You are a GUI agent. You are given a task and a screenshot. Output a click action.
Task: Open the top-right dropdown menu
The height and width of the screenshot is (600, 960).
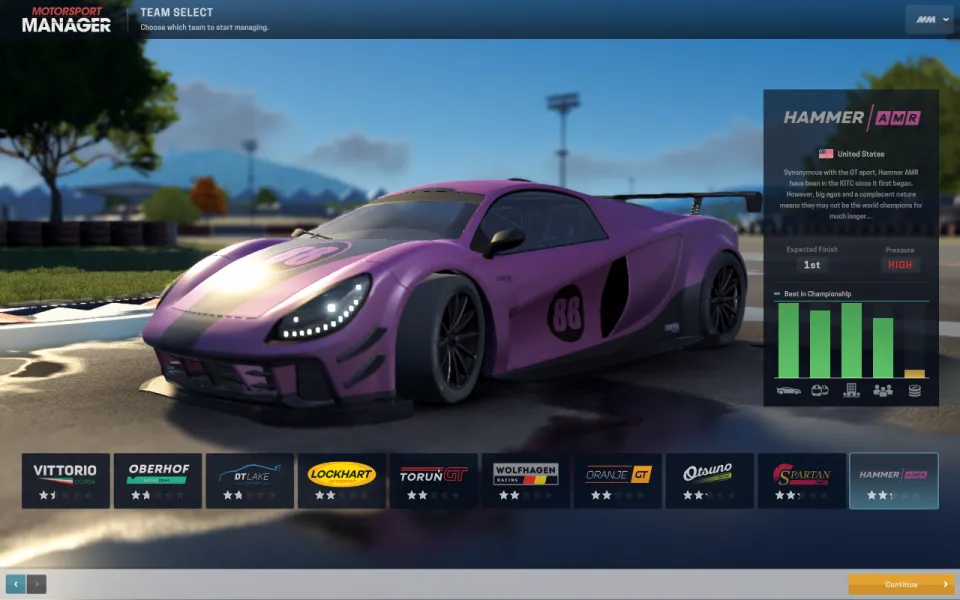coord(929,20)
